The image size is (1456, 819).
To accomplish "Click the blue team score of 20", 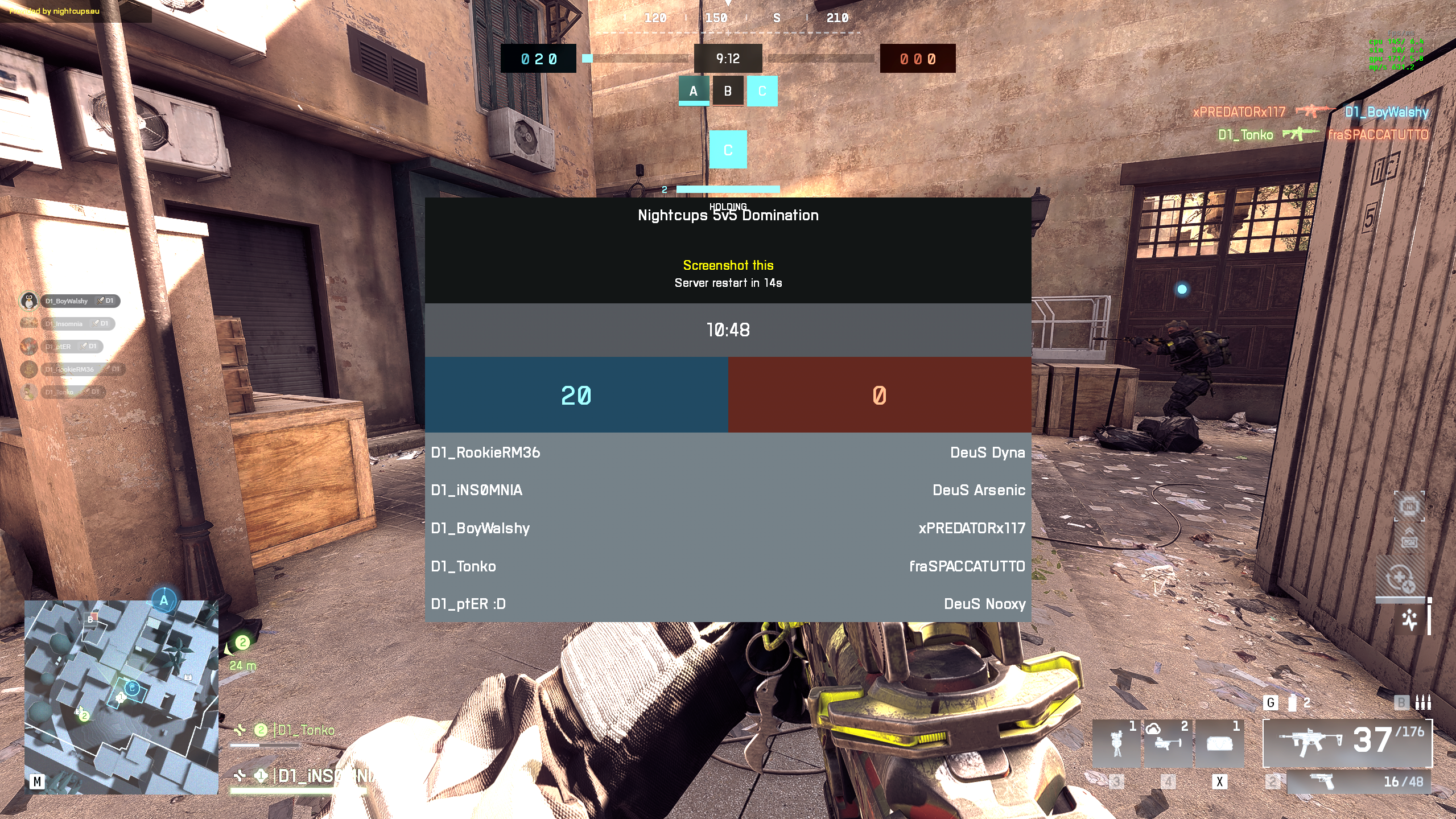I will [x=576, y=395].
